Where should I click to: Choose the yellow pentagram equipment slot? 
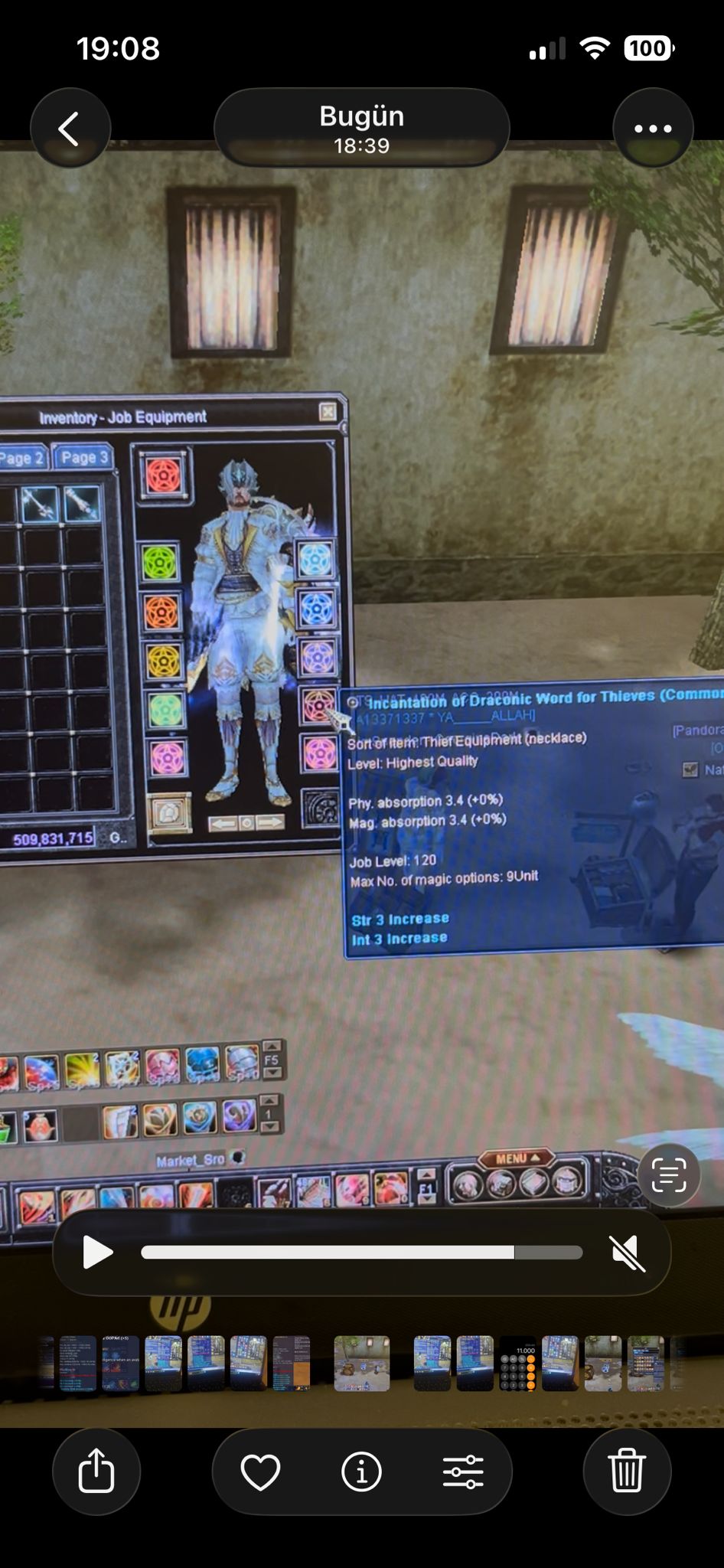click(162, 661)
